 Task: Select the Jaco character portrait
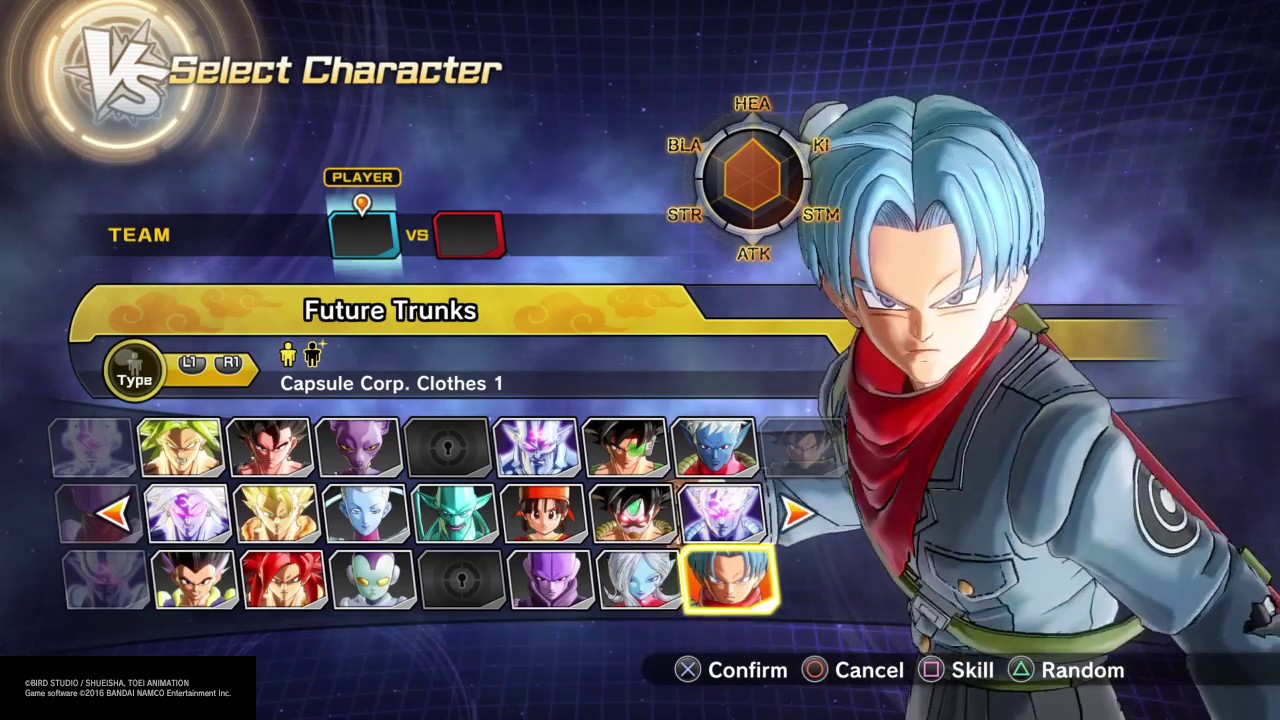coord(372,579)
